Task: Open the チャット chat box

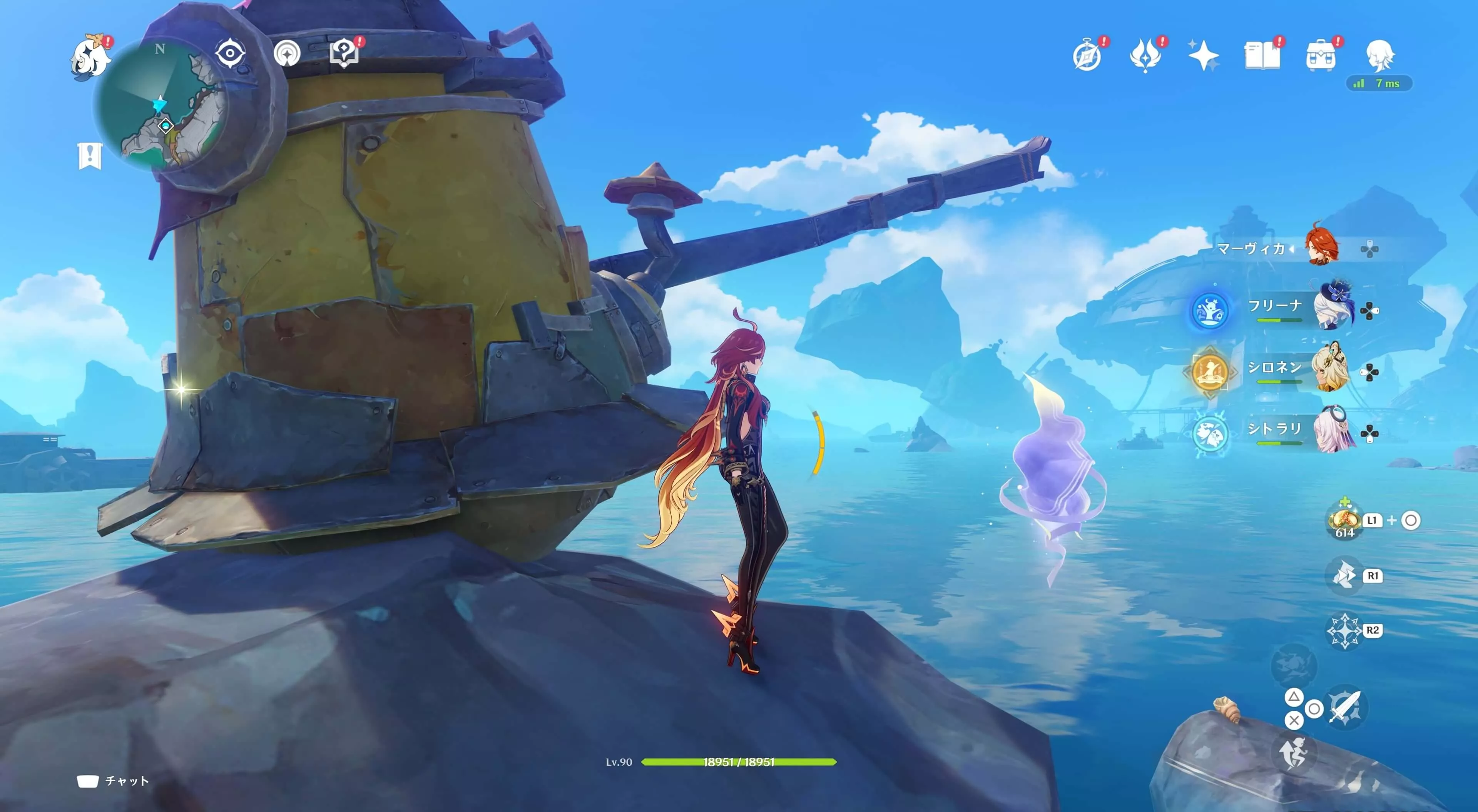Action: pos(114,781)
